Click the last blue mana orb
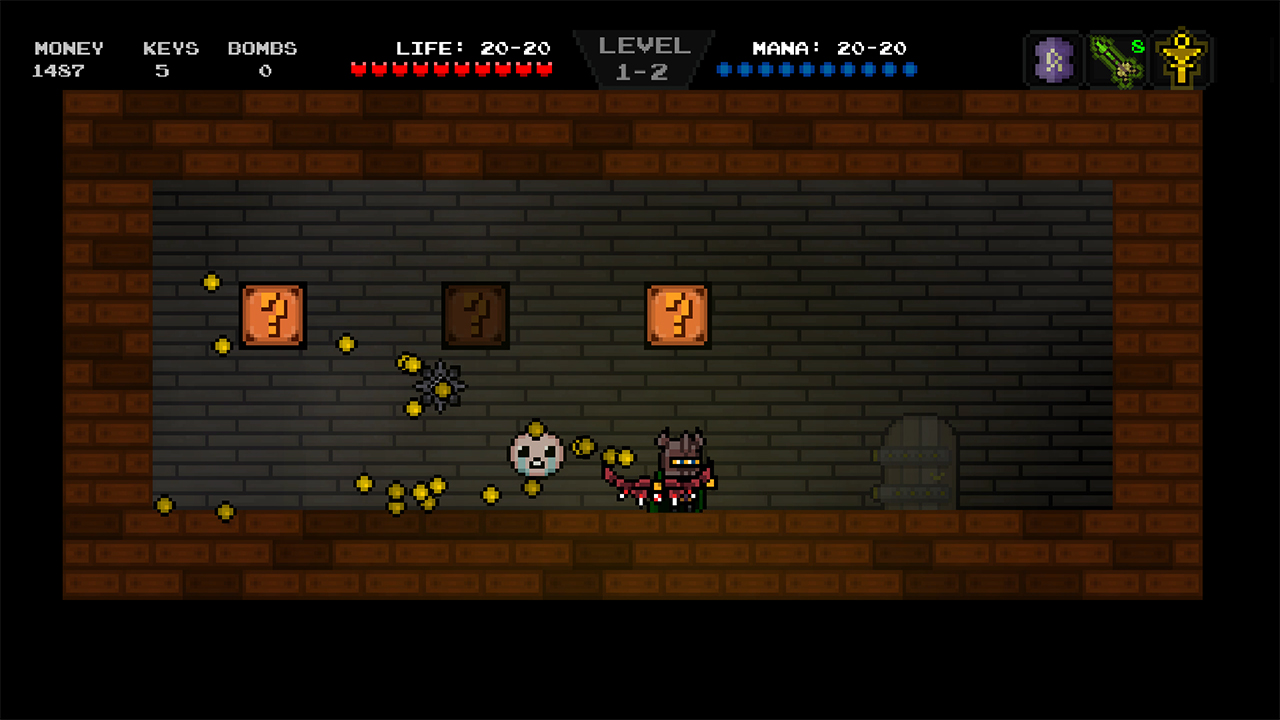 point(911,69)
